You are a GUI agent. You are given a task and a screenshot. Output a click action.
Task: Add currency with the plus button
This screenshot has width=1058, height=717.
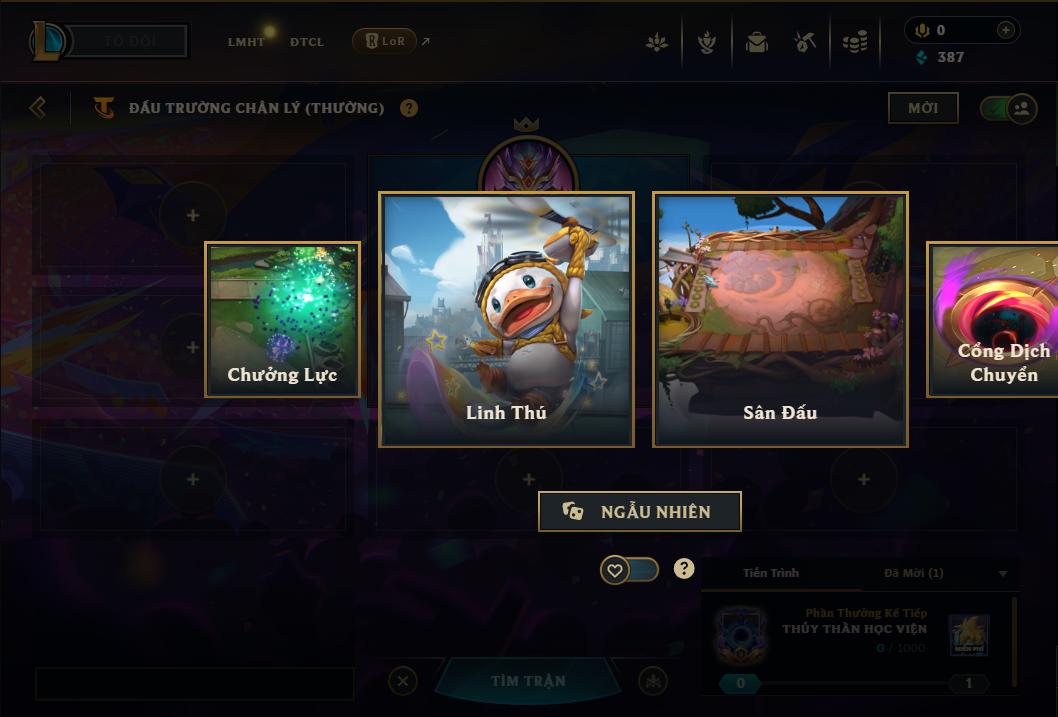pos(1005,30)
